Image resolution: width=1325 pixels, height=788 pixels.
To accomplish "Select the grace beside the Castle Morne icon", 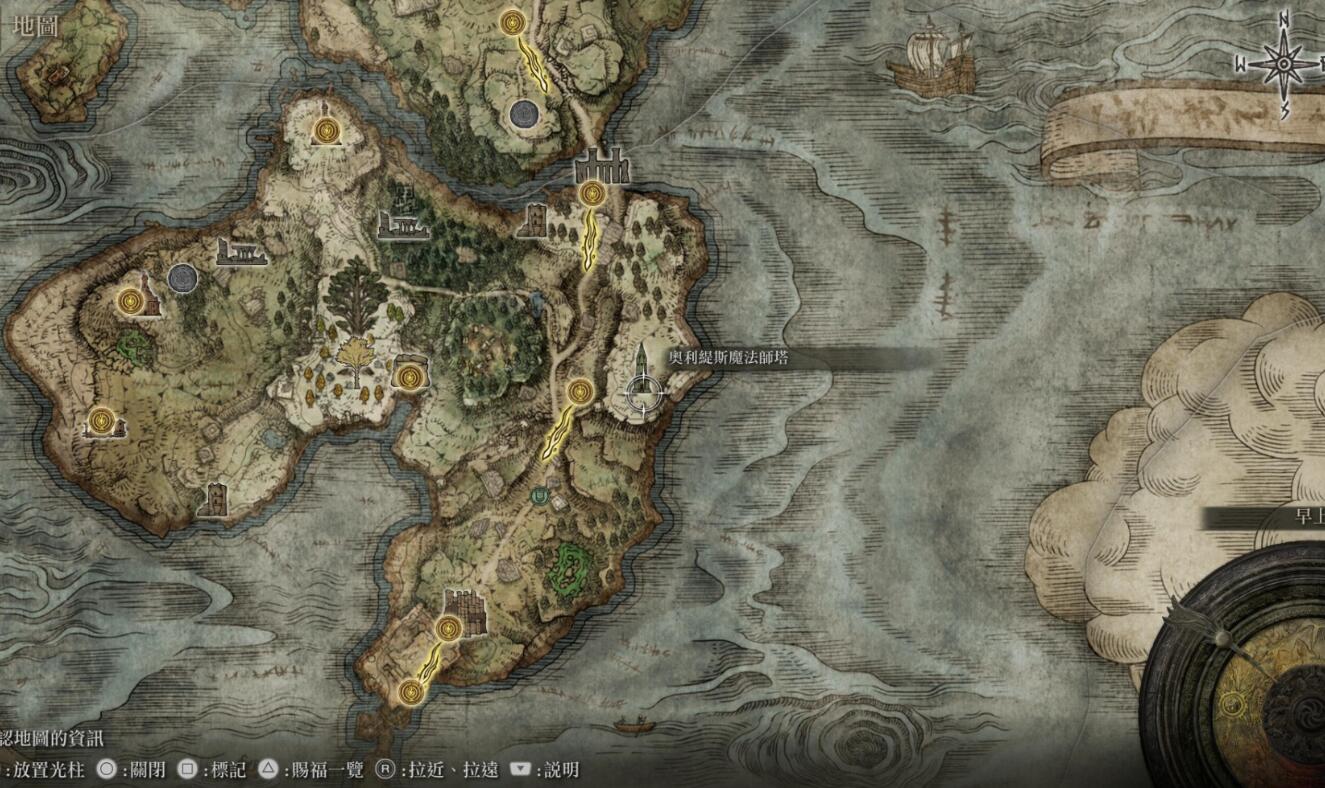I will click(x=448, y=628).
